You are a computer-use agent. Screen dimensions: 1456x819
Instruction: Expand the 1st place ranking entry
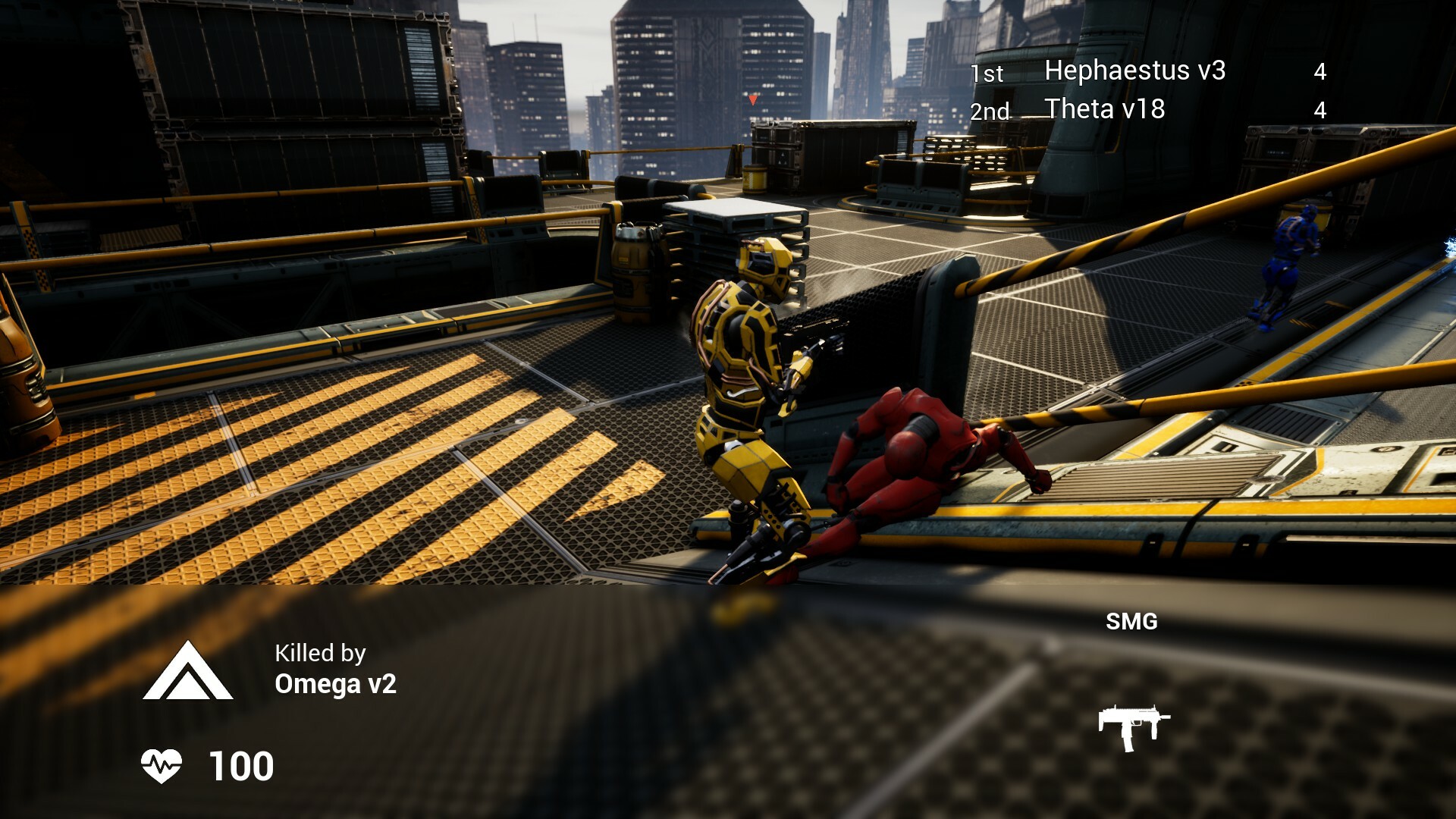pos(986,74)
